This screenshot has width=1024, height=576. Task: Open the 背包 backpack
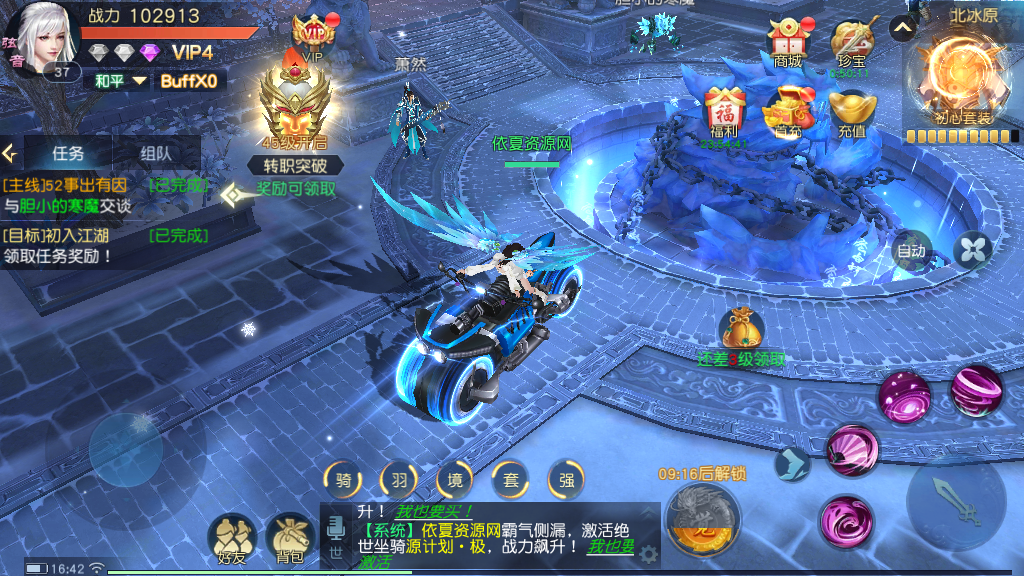tap(290, 540)
